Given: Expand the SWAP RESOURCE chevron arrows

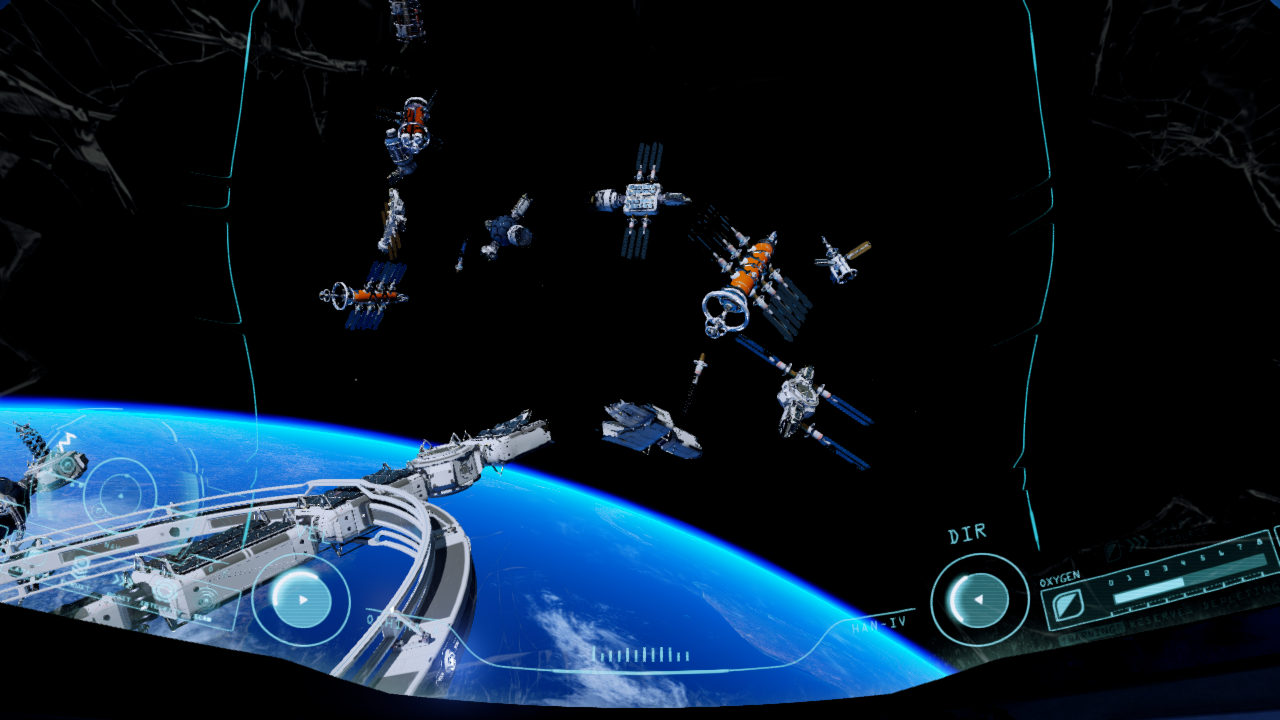Looking at the screenshot, I should [x=1137, y=541].
